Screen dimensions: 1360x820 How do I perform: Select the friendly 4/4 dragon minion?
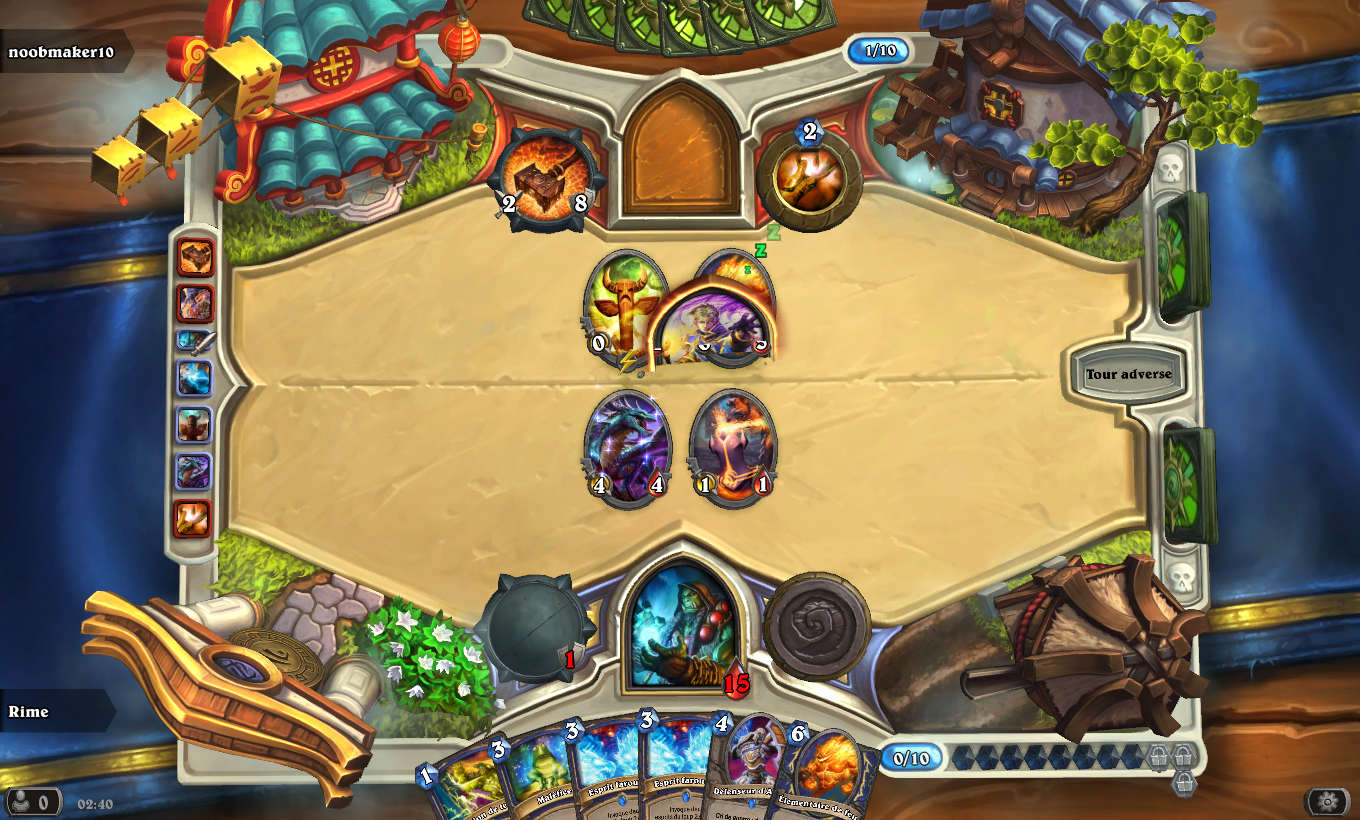[x=627, y=448]
